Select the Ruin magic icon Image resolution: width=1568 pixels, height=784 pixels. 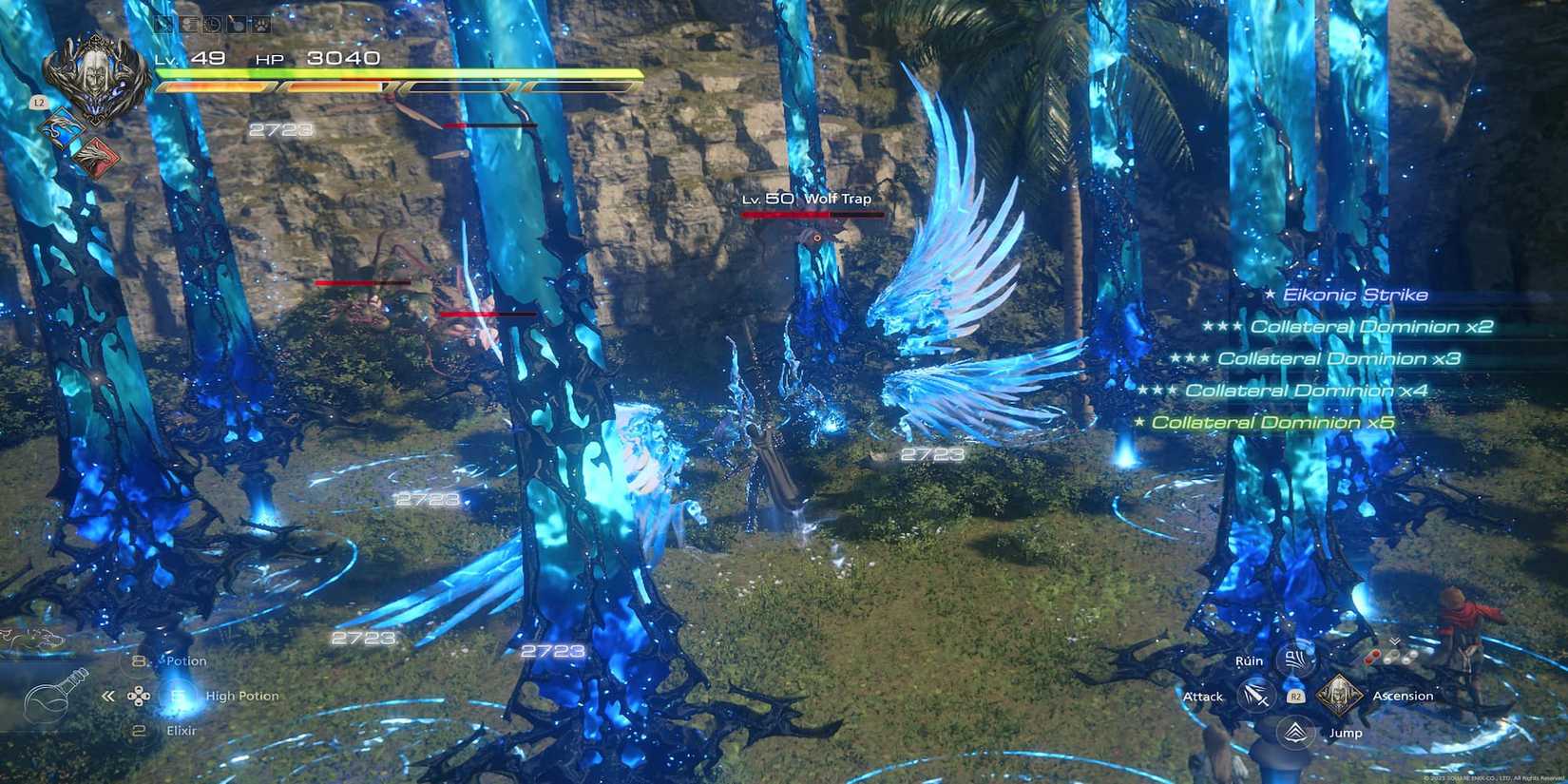tap(1294, 661)
